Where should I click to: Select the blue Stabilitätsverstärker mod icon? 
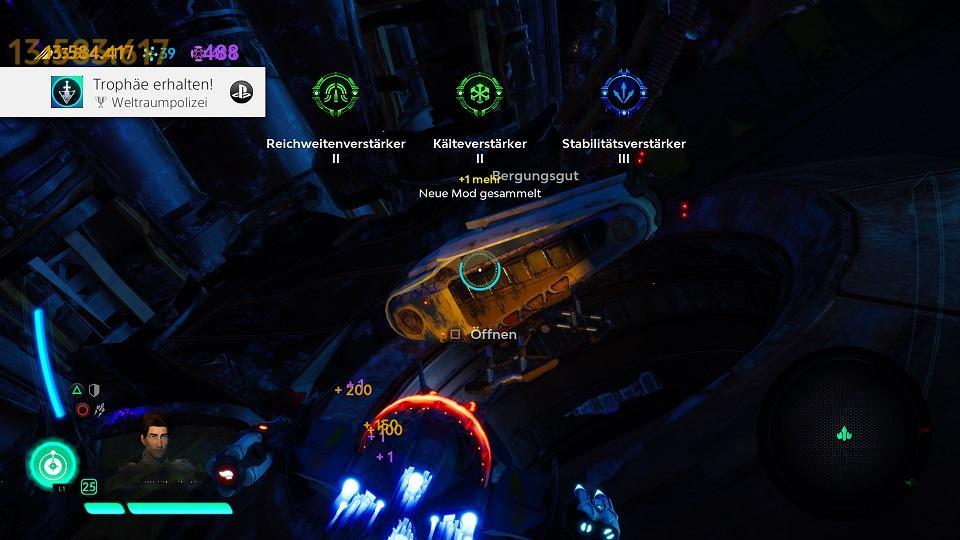pyautogui.click(x=623, y=93)
